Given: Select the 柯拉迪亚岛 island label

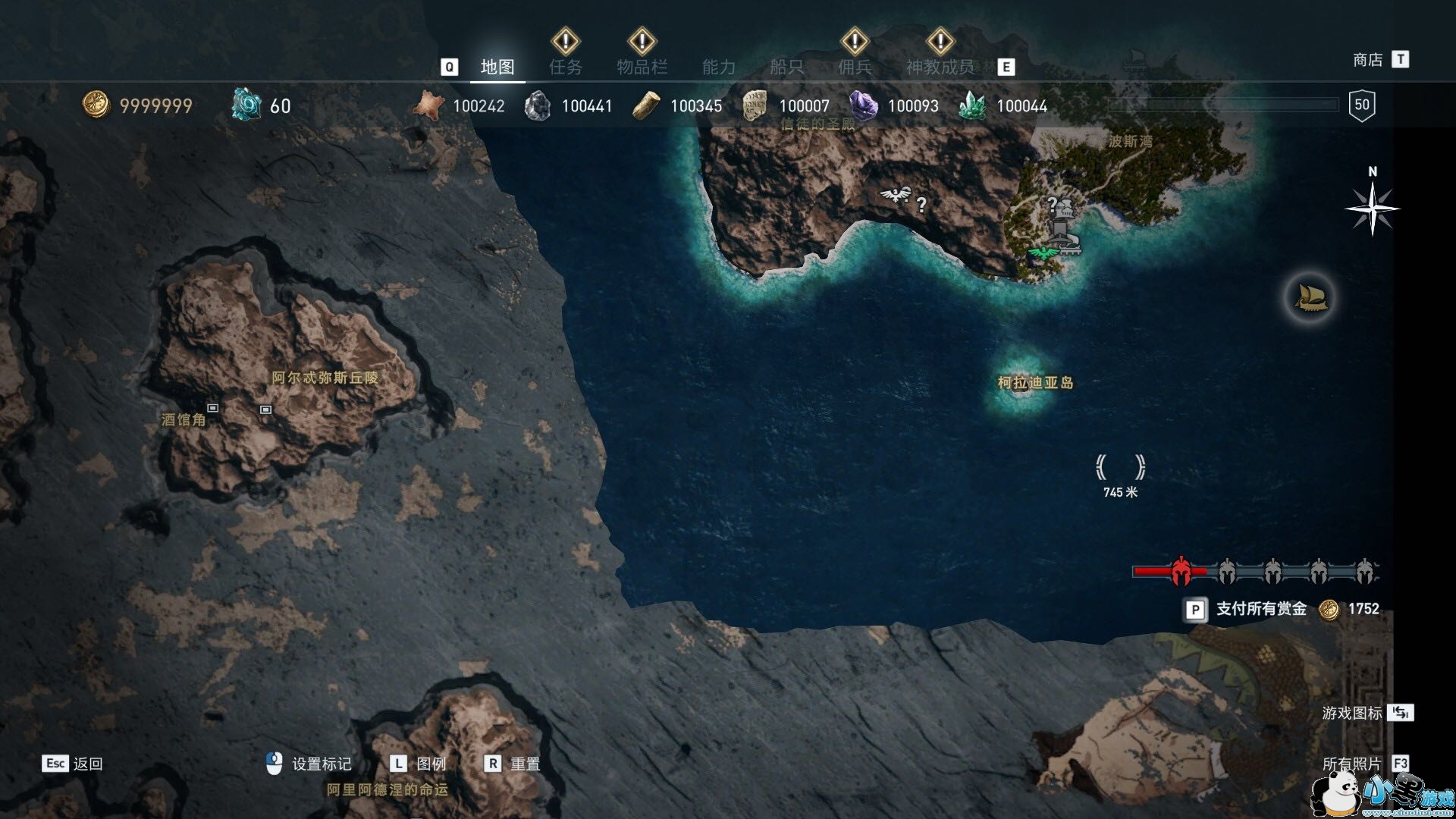Looking at the screenshot, I should [x=1035, y=383].
